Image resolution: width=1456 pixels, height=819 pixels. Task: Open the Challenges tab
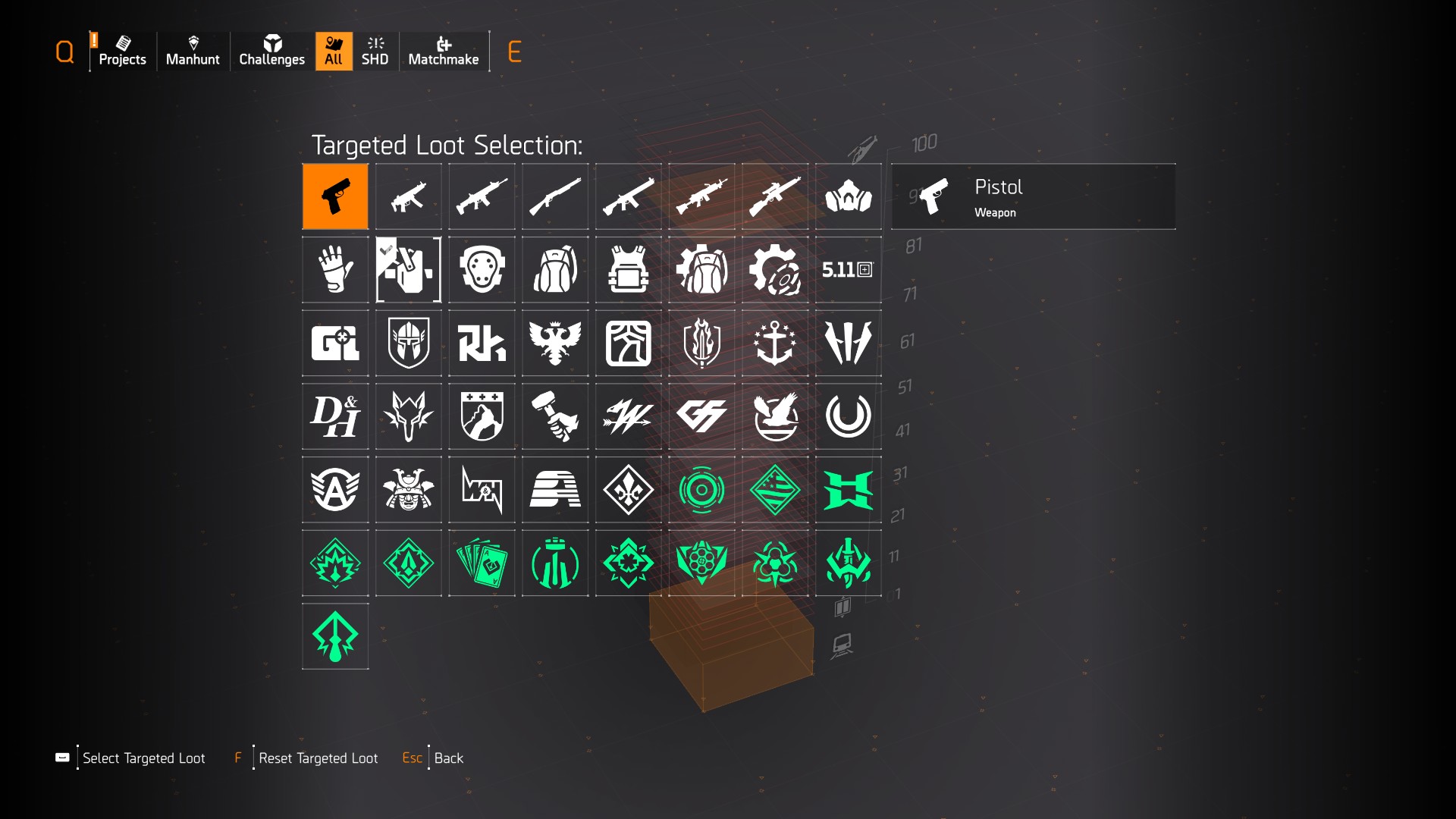click(271, 51)
